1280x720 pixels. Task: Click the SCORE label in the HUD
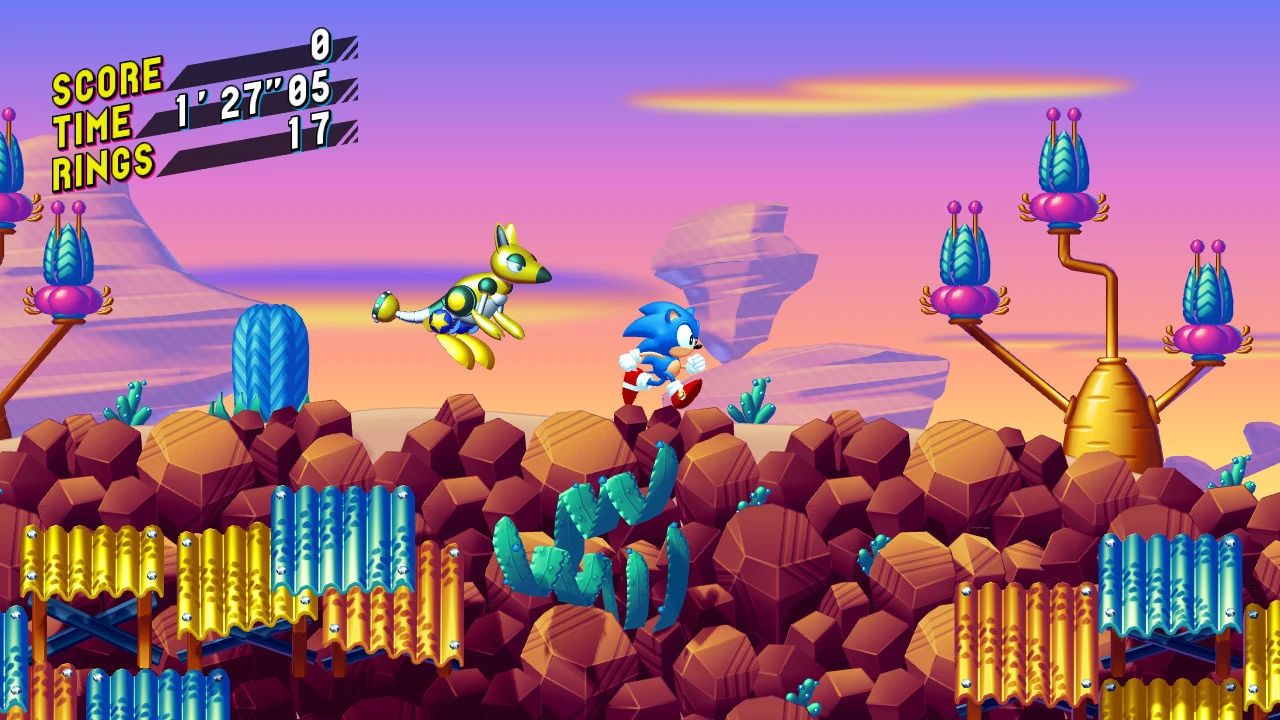[106, 76]
